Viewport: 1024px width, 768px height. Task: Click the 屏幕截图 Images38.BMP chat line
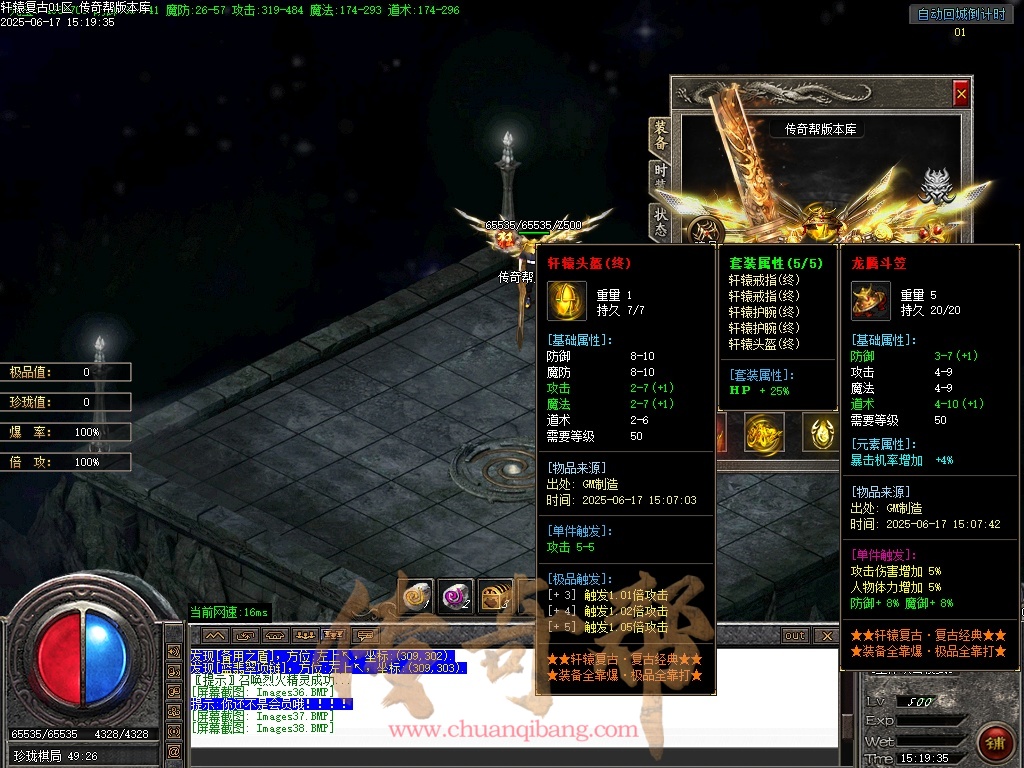(x=262, y=728)
